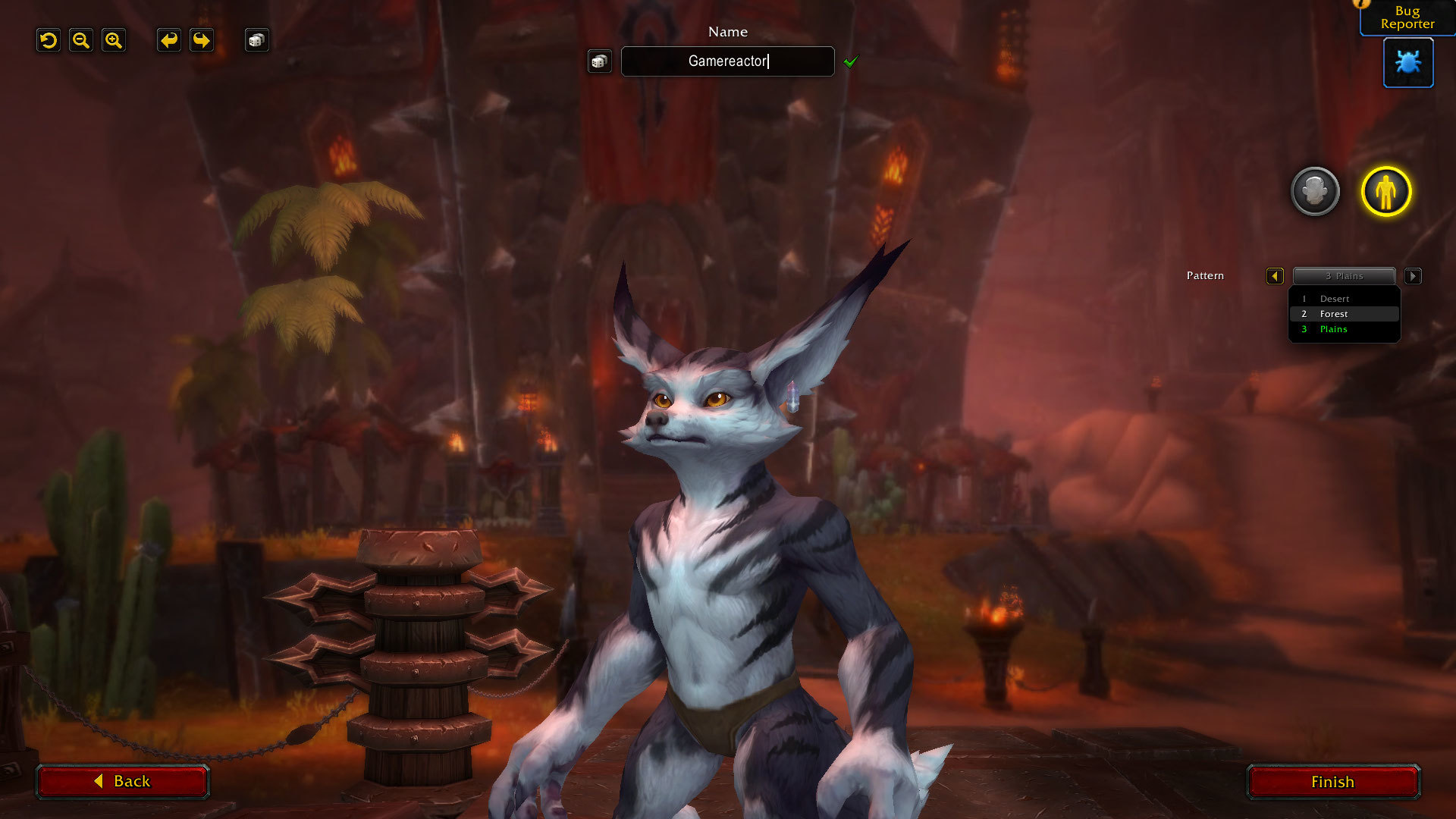The width and height of the screenshot is (1456, 819).
Task: Open the blue Bug Reporter bug icon
Action: (1407, 63)
